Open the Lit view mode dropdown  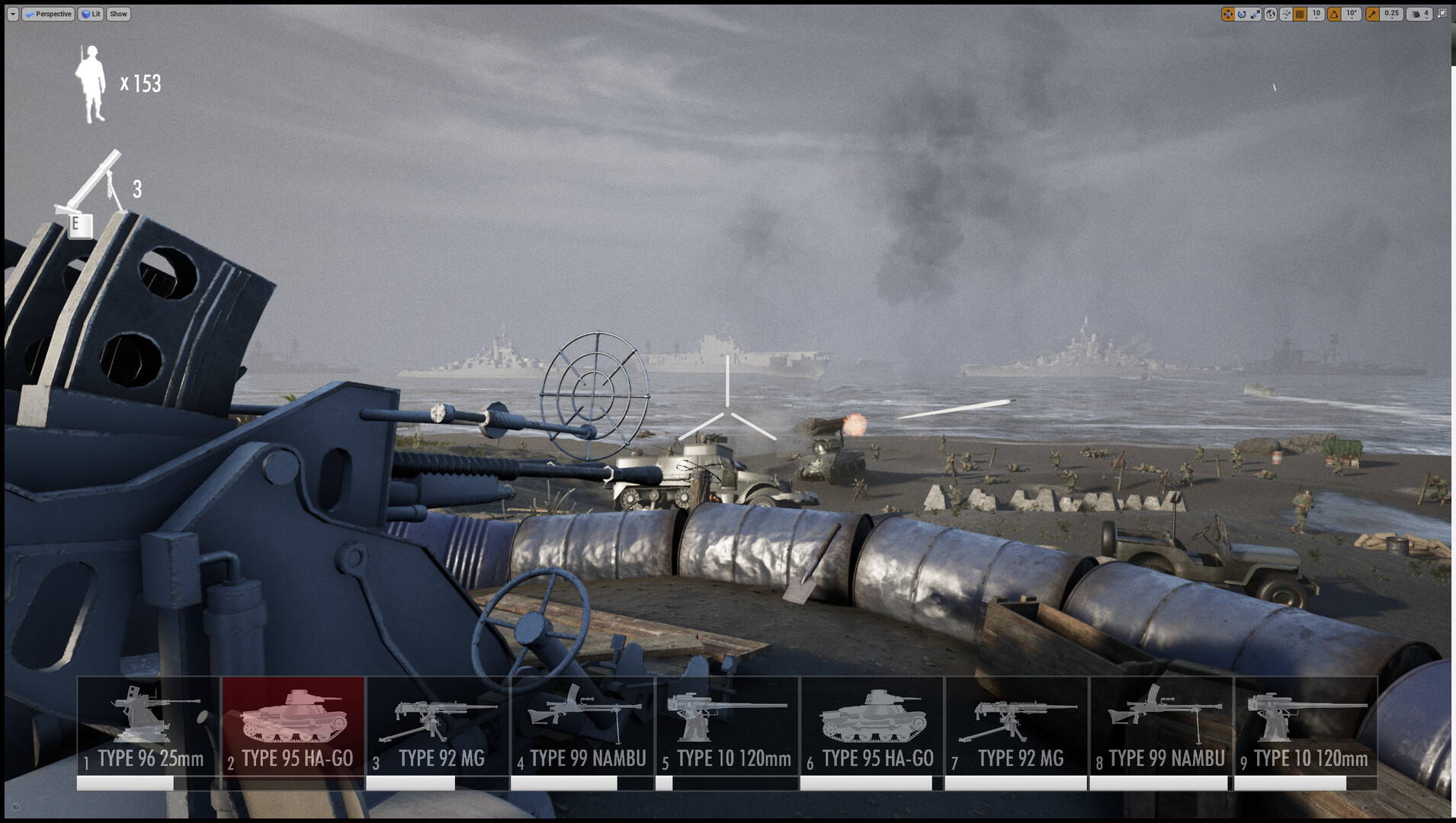pyautogui.click(x=90, y=14)
